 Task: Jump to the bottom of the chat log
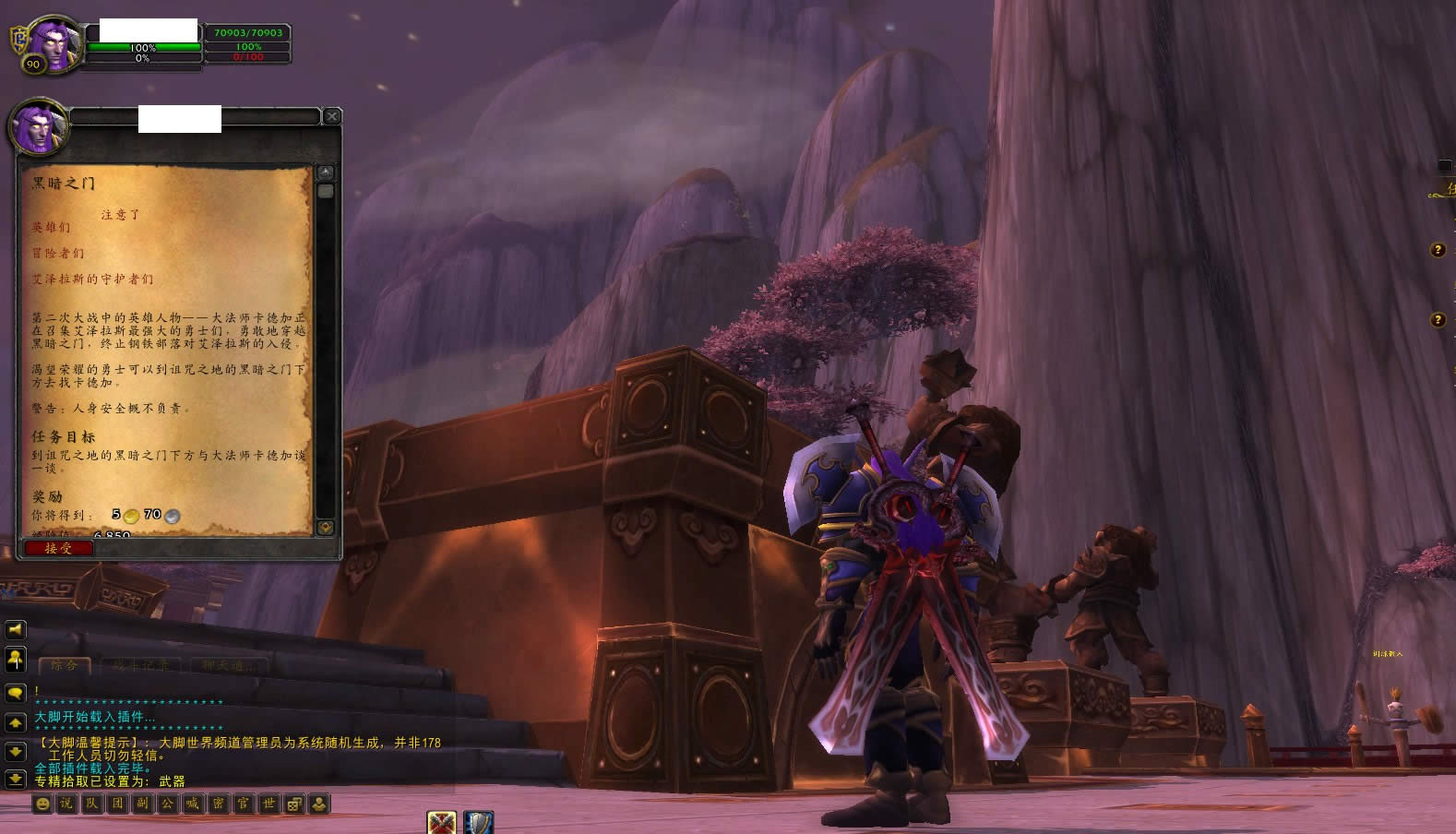16,780
